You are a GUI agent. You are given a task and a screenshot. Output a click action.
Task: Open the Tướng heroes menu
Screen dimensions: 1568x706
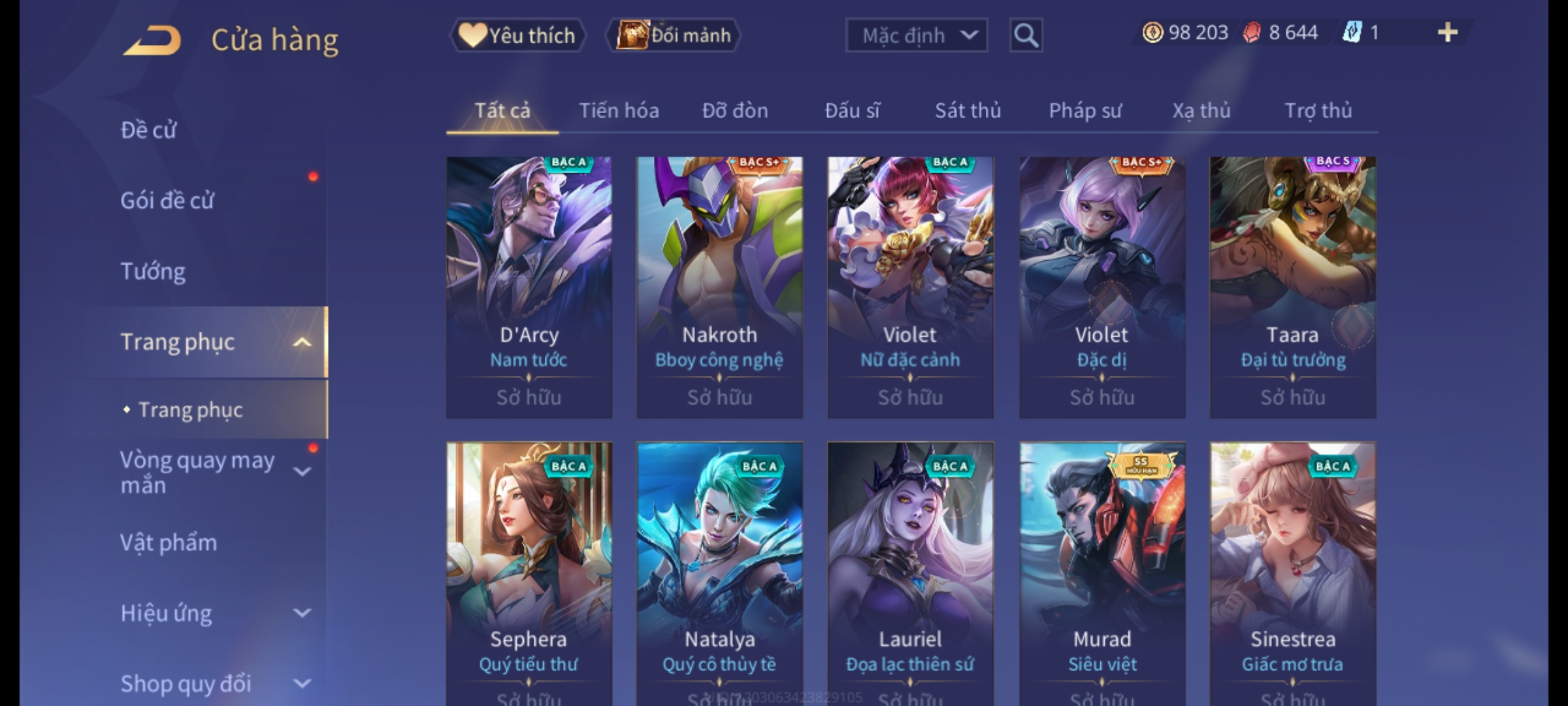coord(153,271)
